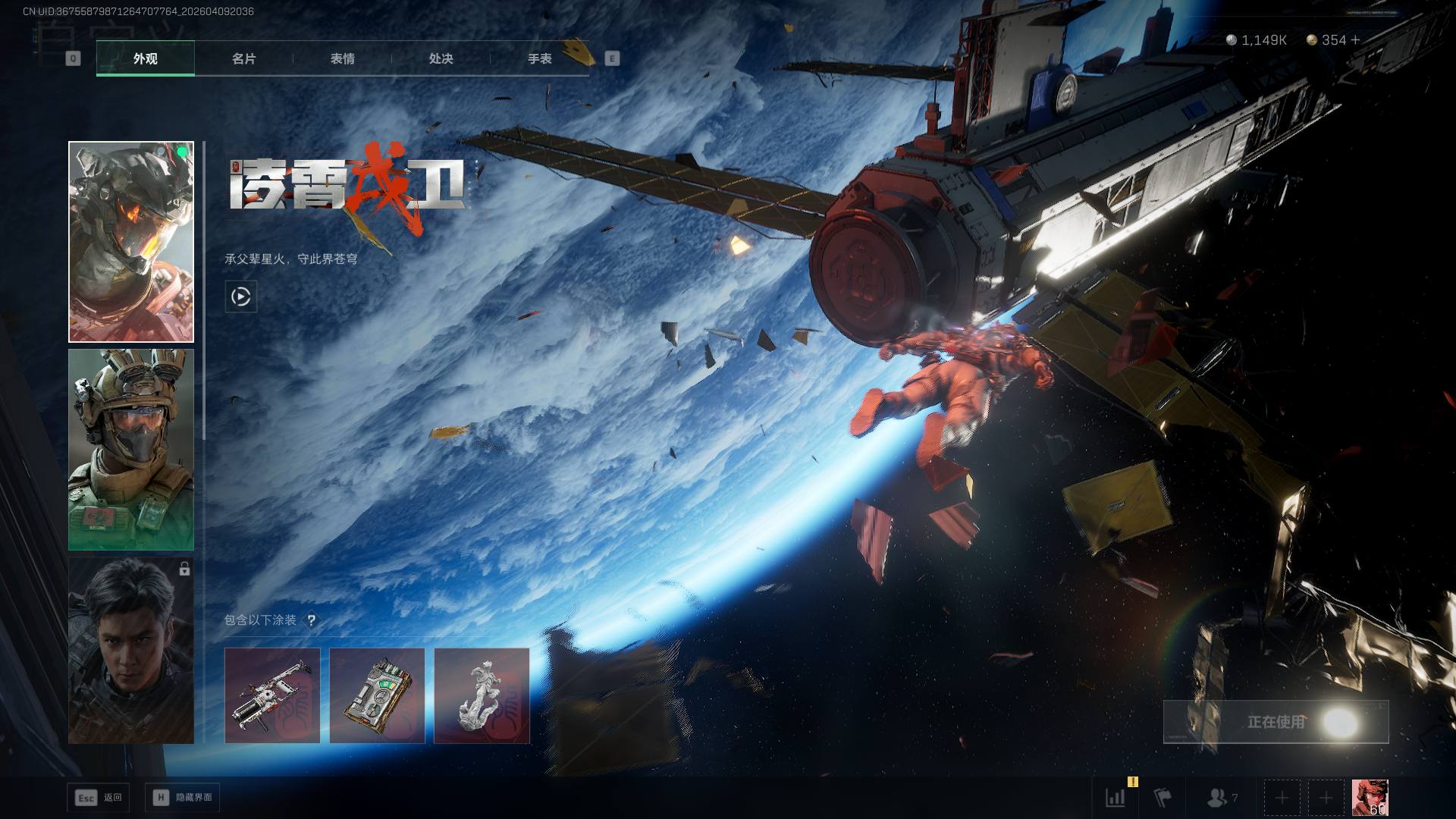This screenshot has width=1456, height=819.
Task: Click the 正在使用 in-use button
Action: click(1276, 722)
